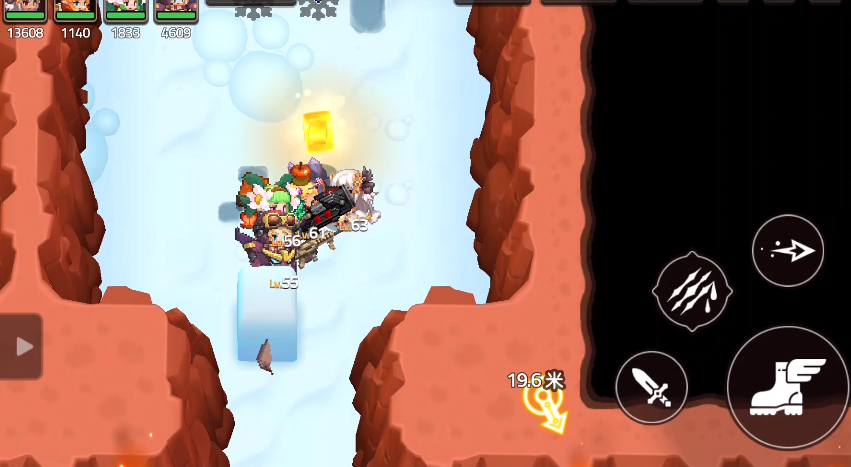Pick the party hero with 4609 HP
Screen dimensions: 851x467
[x=175, y=10]
